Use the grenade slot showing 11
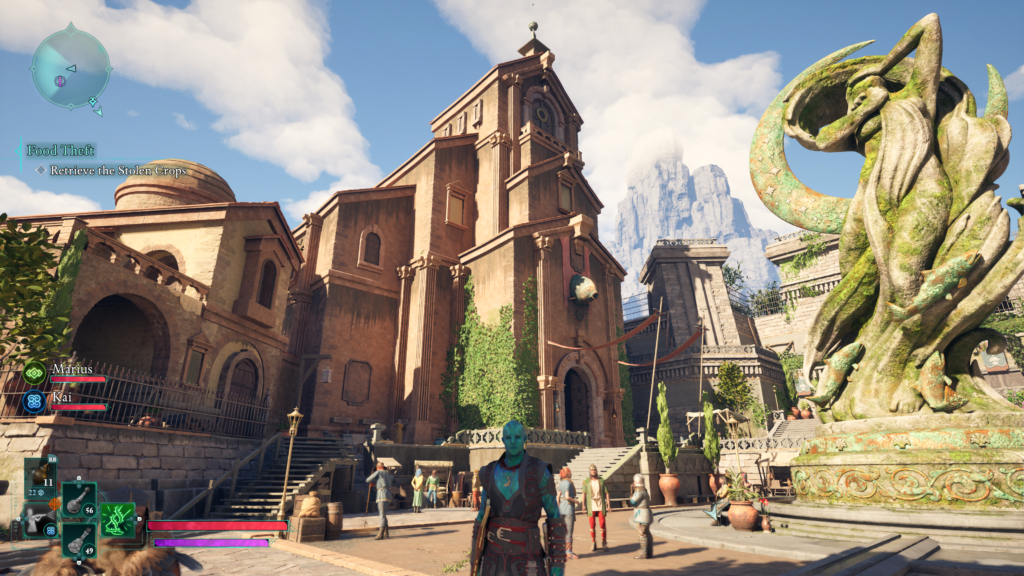The width and height of the screenshot is (1024, 576). pyautogui.click(x=41, y=478)
